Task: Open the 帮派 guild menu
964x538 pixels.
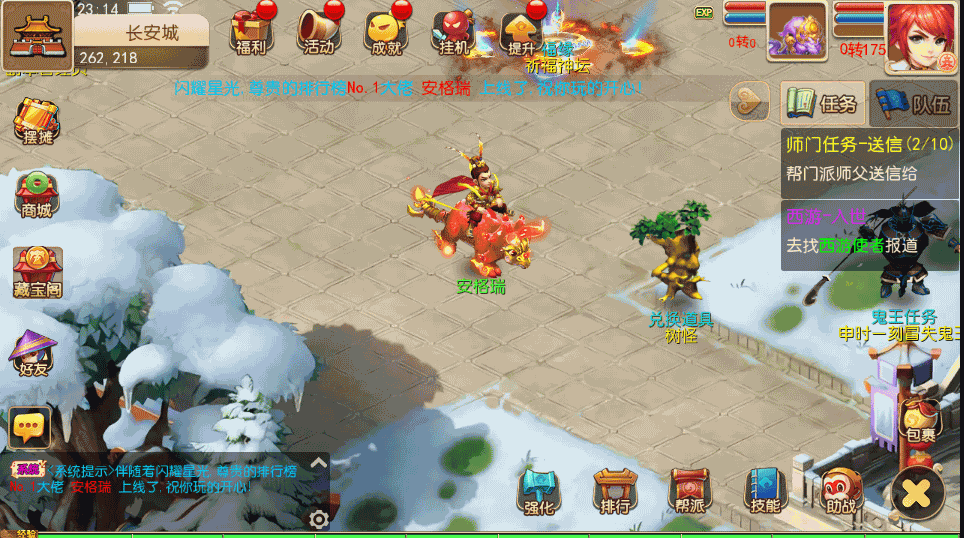Action: 690,492
